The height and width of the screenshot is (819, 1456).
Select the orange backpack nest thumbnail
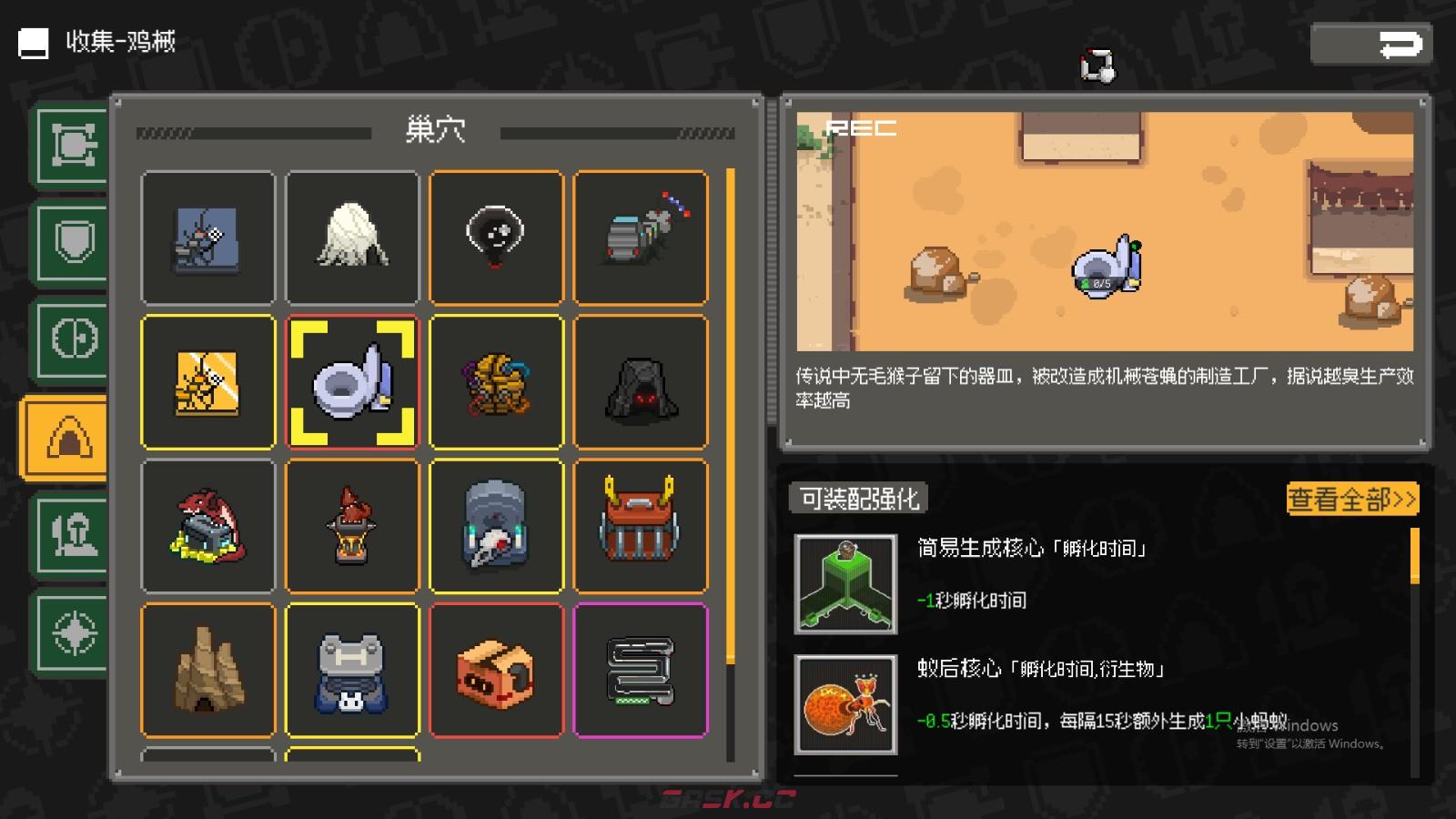641,525
